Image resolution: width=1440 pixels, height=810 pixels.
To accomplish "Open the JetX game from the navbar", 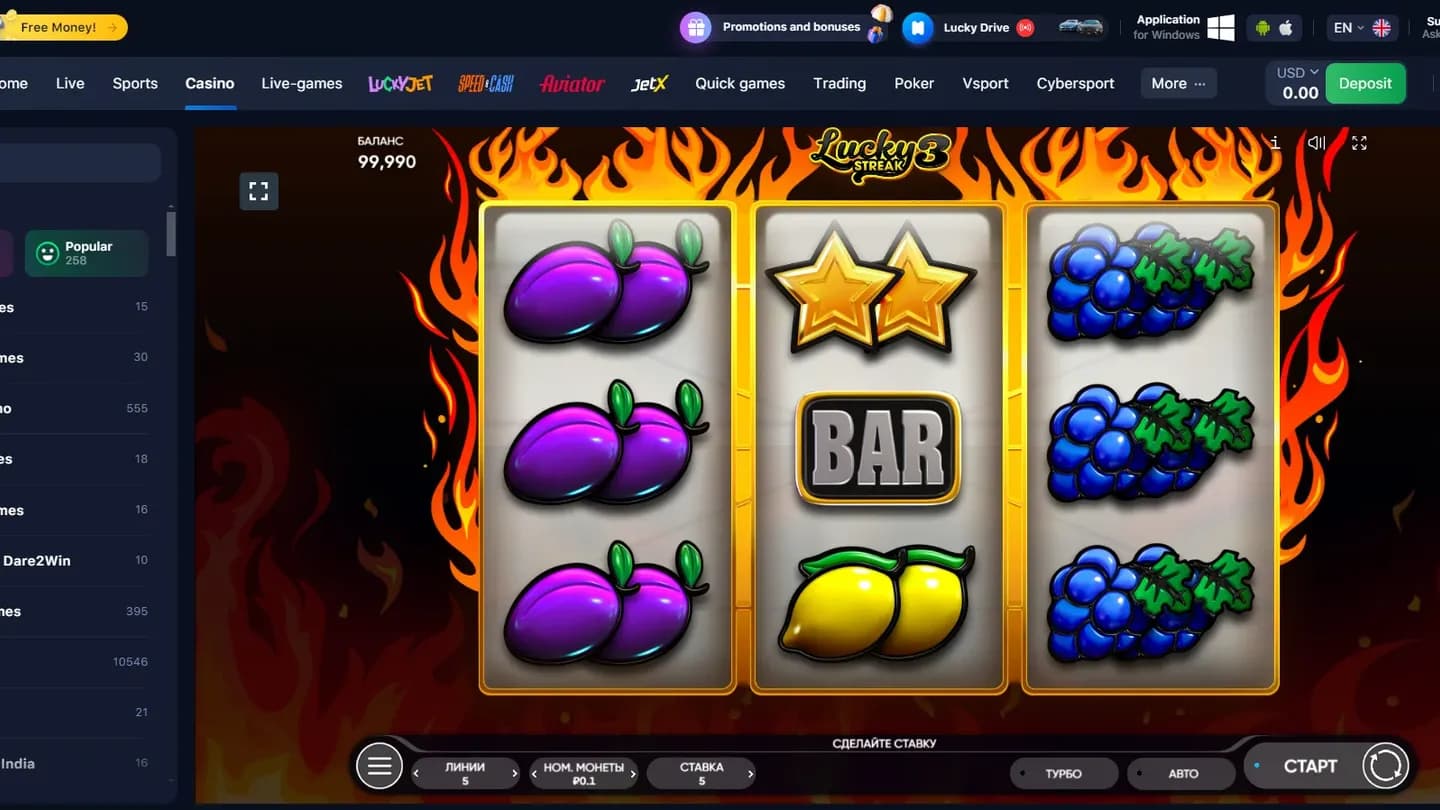I will click(649, 84).
